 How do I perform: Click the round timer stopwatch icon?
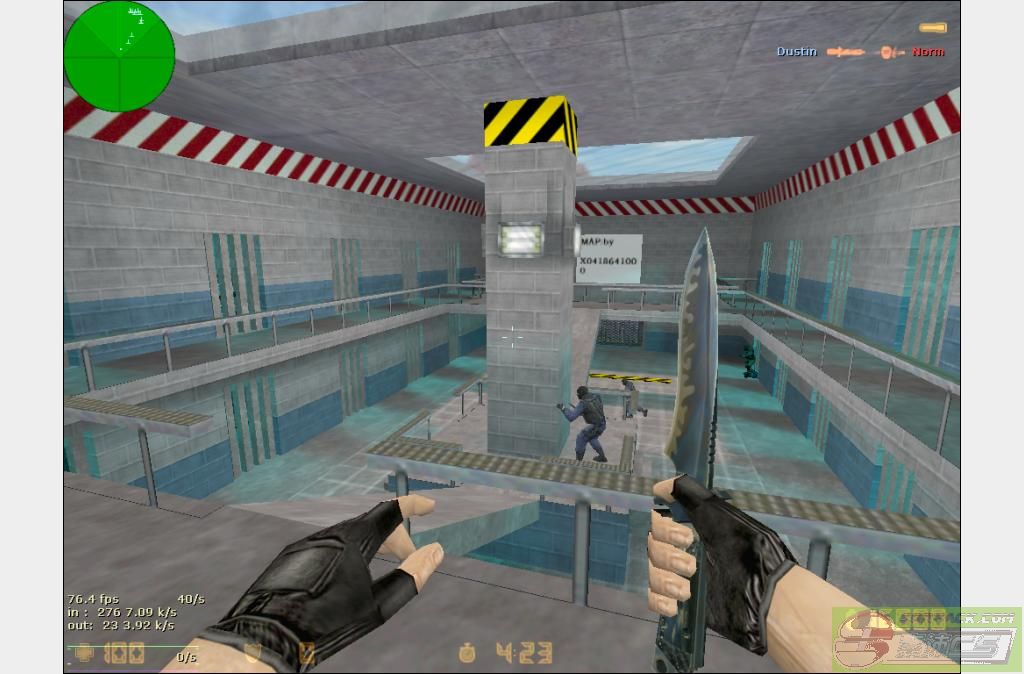[x=468, y=653]
